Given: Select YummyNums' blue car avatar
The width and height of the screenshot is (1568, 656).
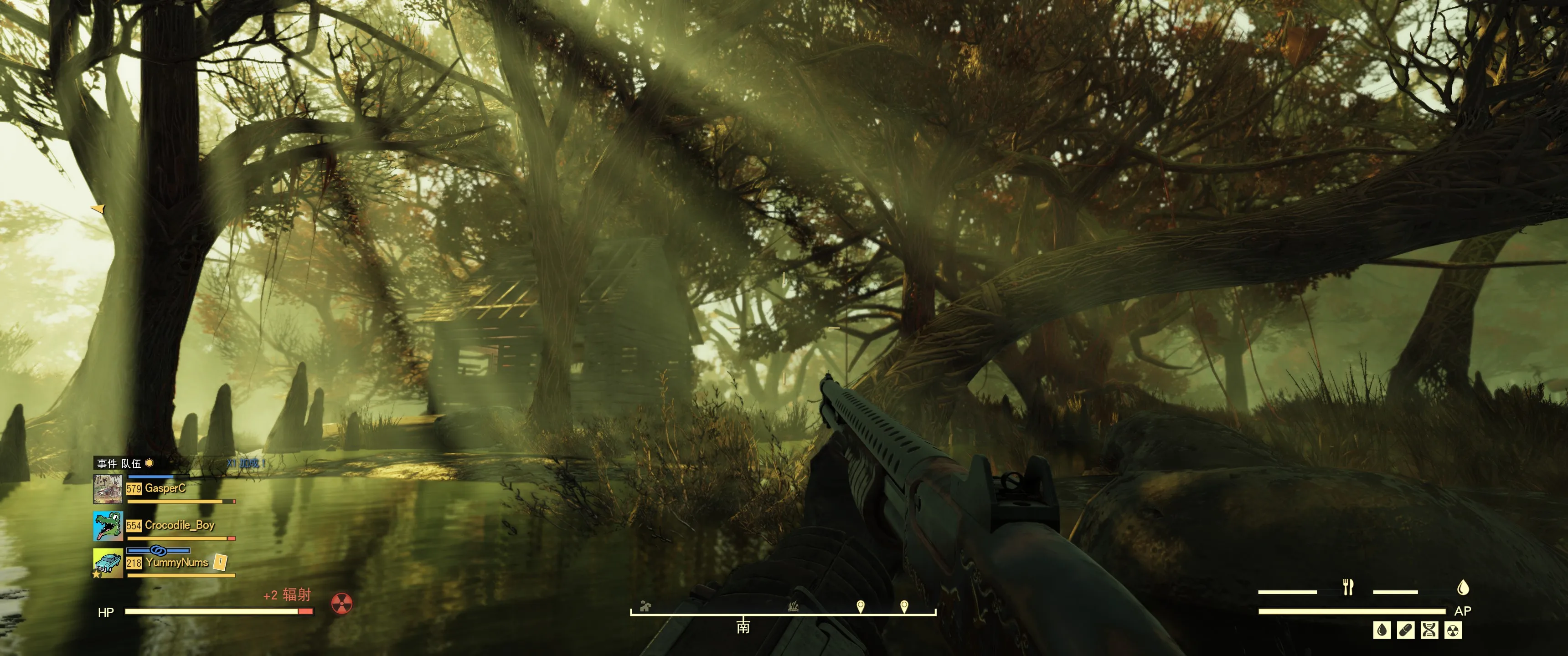Looking at the screenshot, I should pos(108,563).
